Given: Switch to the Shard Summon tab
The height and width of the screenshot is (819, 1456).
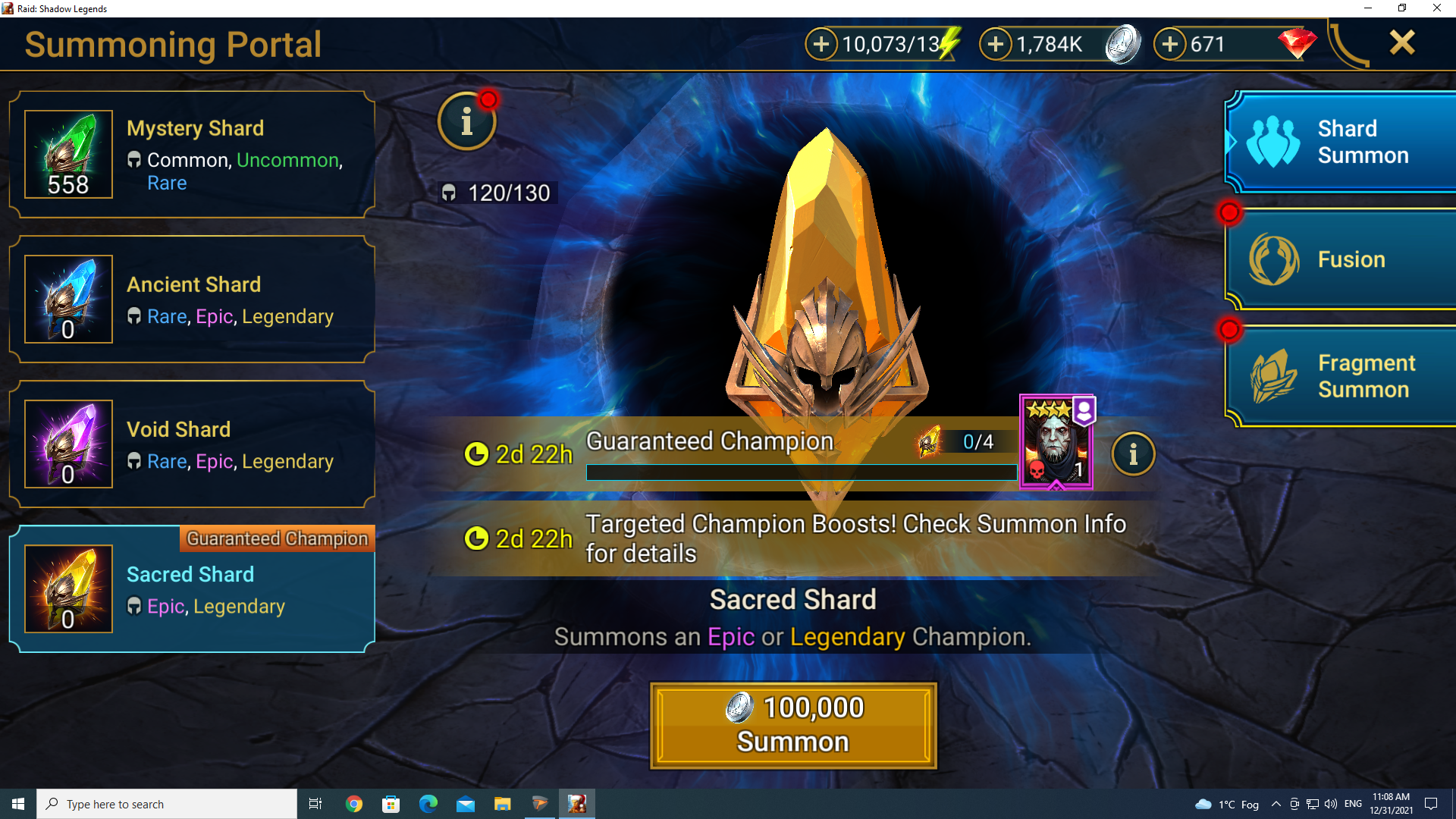Looking at the screenshot, I should pos(1341,142).
